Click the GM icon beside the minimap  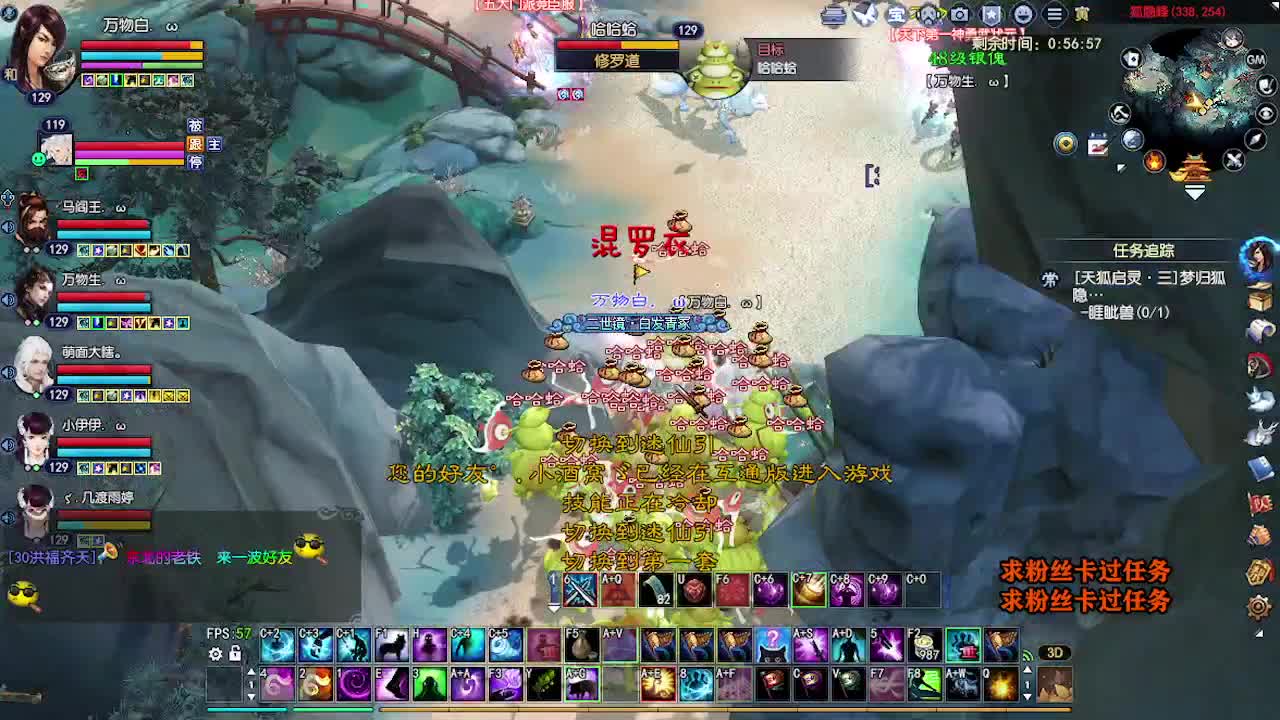pyautogui.click(x=1256, y=60)
